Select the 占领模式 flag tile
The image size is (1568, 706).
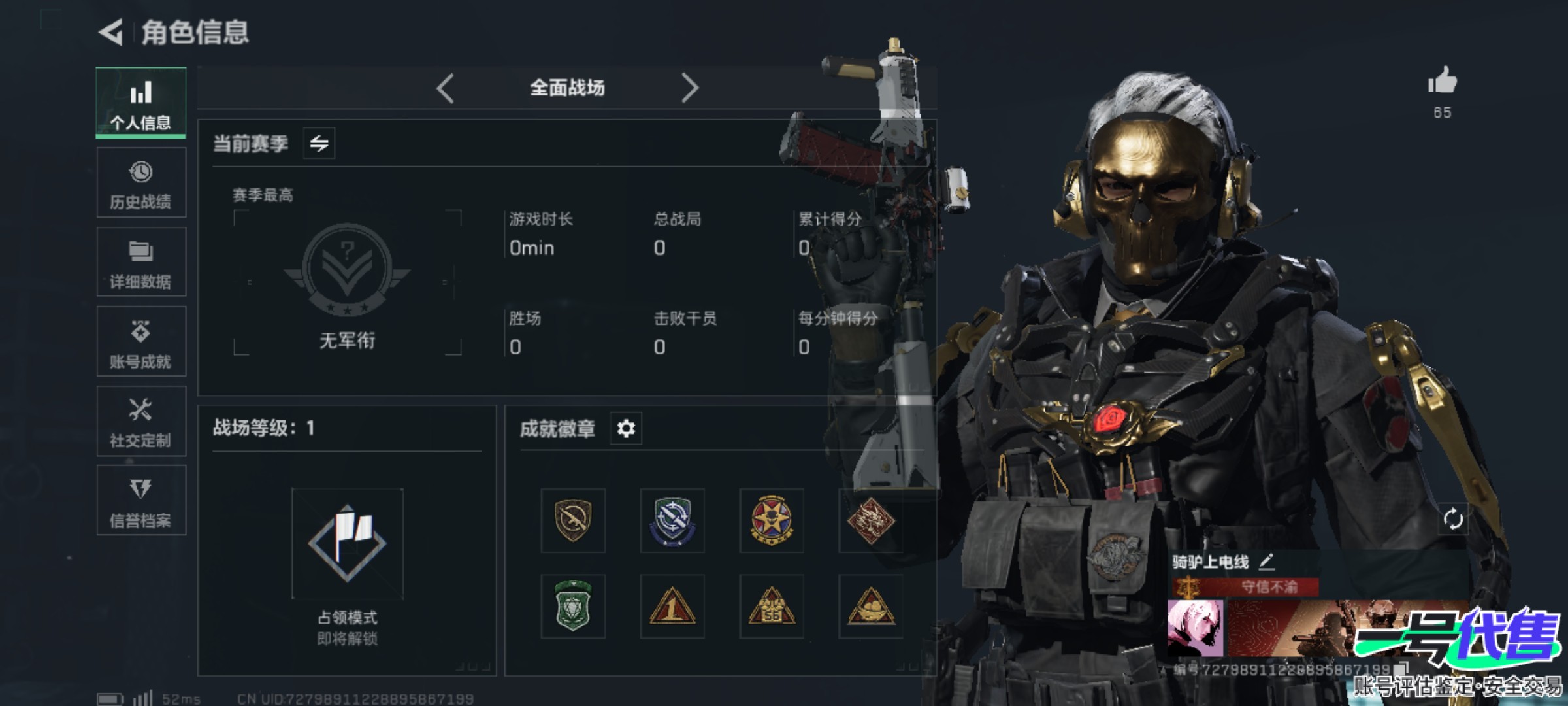(348, 544)
